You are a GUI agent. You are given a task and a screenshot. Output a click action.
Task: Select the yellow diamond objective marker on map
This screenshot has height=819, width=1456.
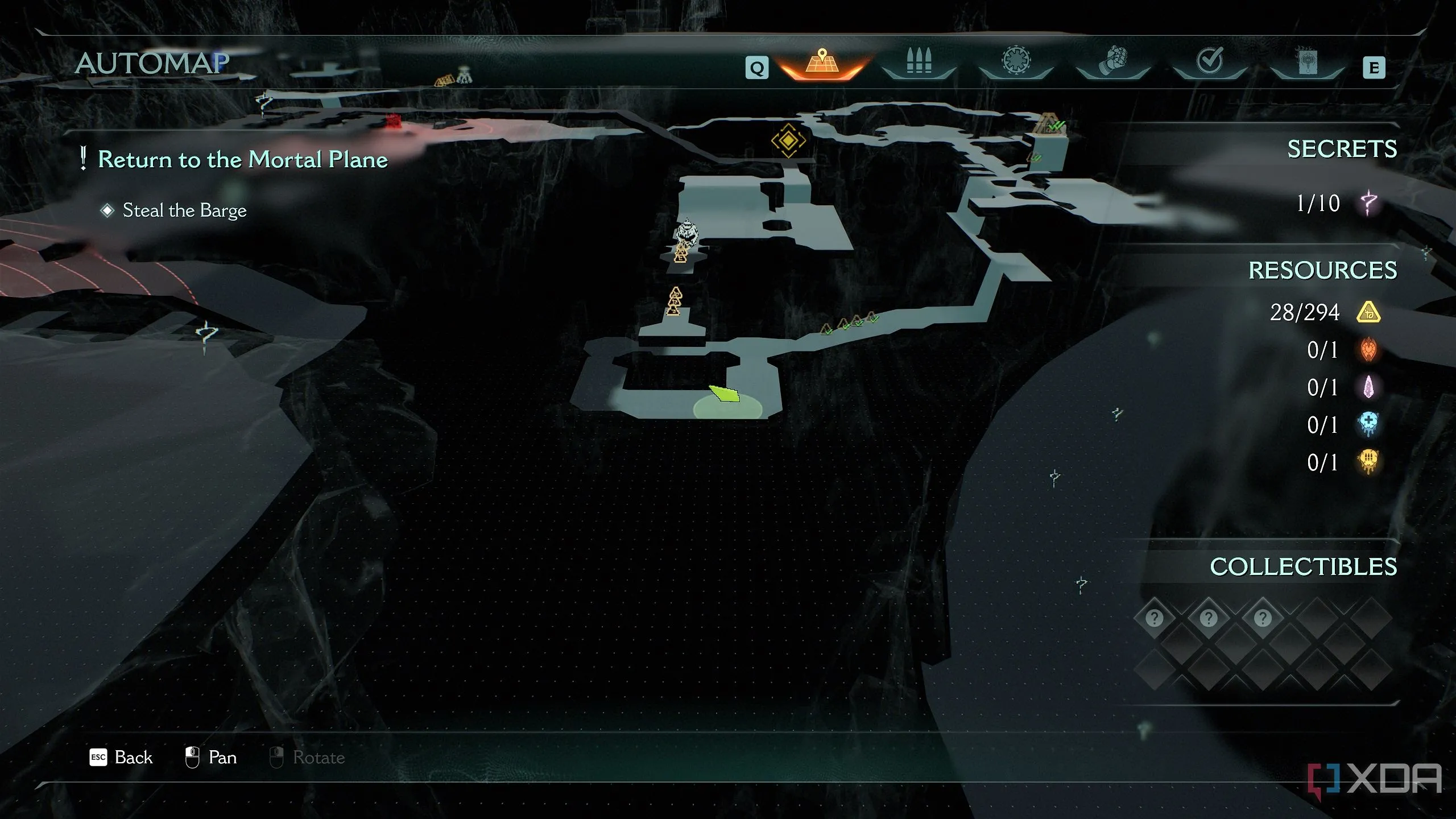click(788, 140)
